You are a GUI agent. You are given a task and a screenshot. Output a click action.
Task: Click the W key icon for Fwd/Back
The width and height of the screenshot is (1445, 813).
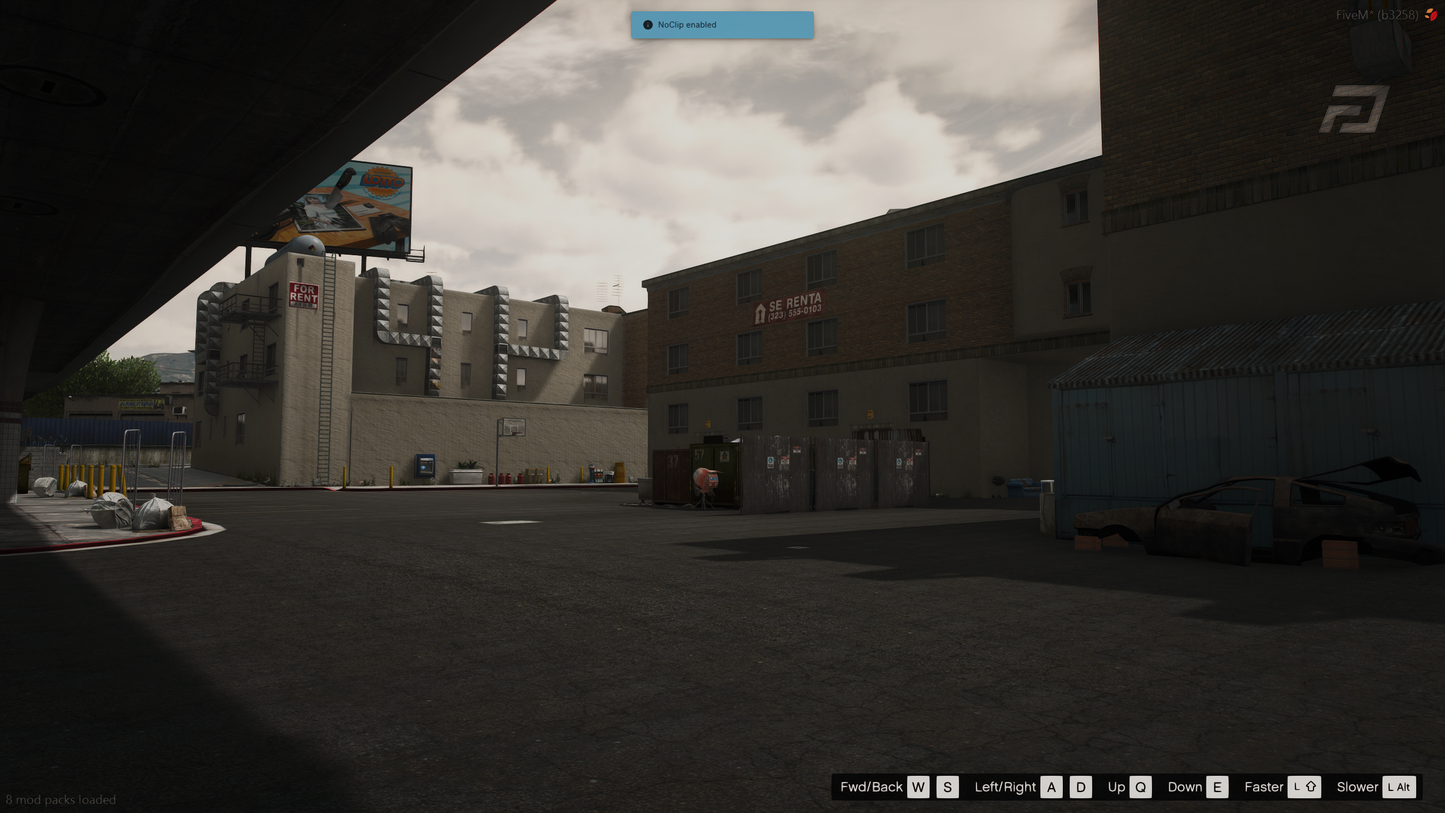click(x=918, y=787)
